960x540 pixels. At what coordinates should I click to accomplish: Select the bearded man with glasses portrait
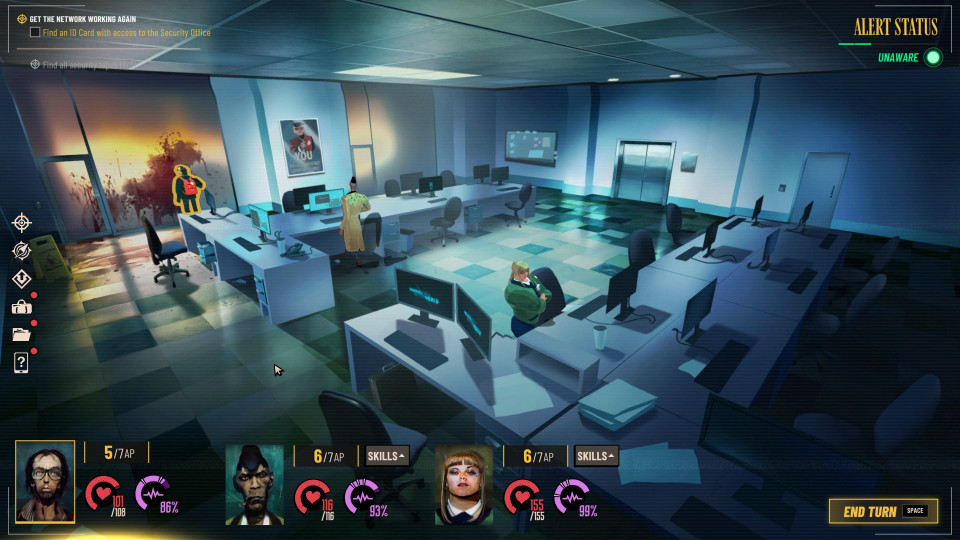(45, 480)
